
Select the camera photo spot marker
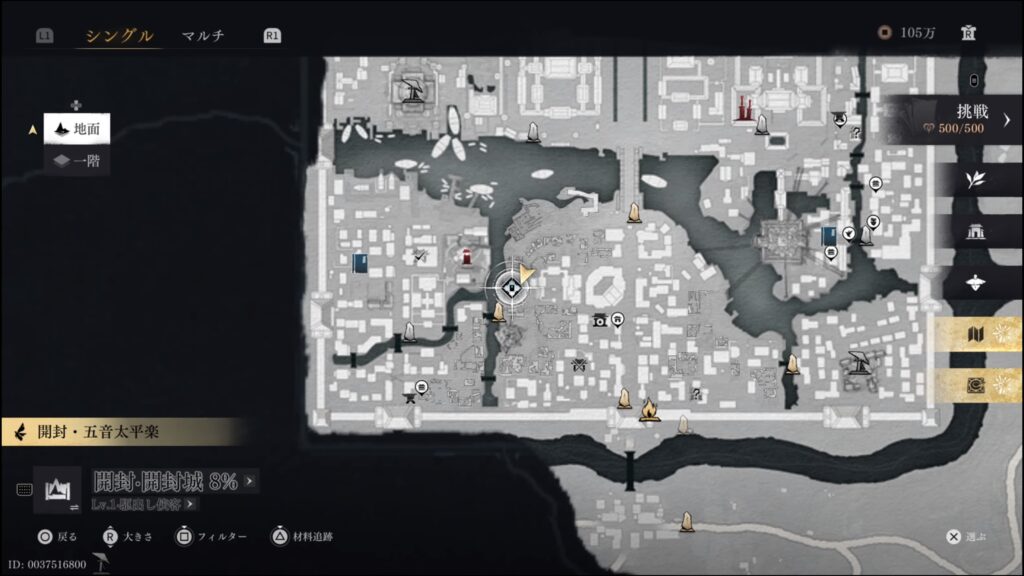point(600,320)
